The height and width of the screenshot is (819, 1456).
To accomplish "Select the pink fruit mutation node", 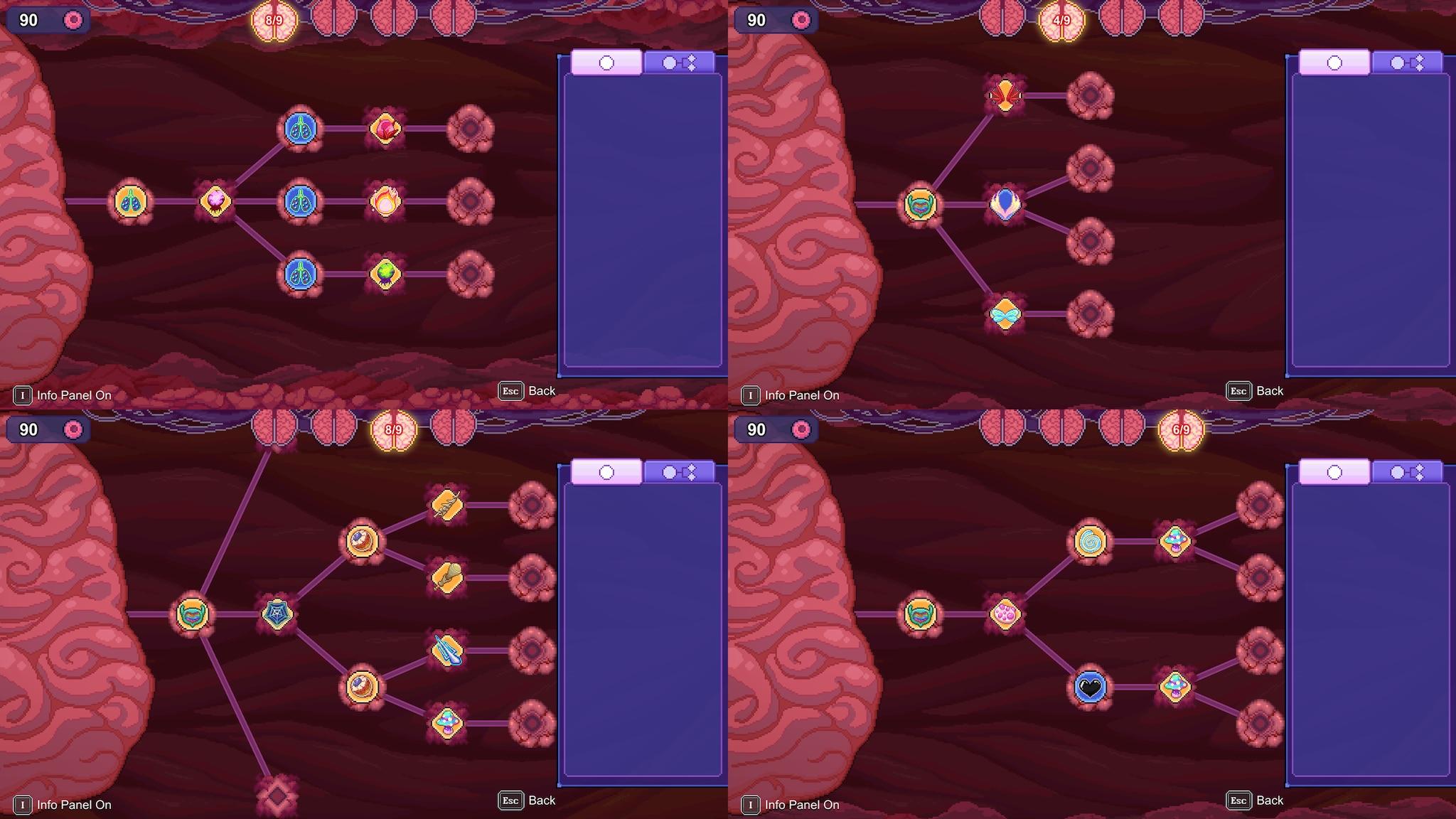I will point(385,129).
